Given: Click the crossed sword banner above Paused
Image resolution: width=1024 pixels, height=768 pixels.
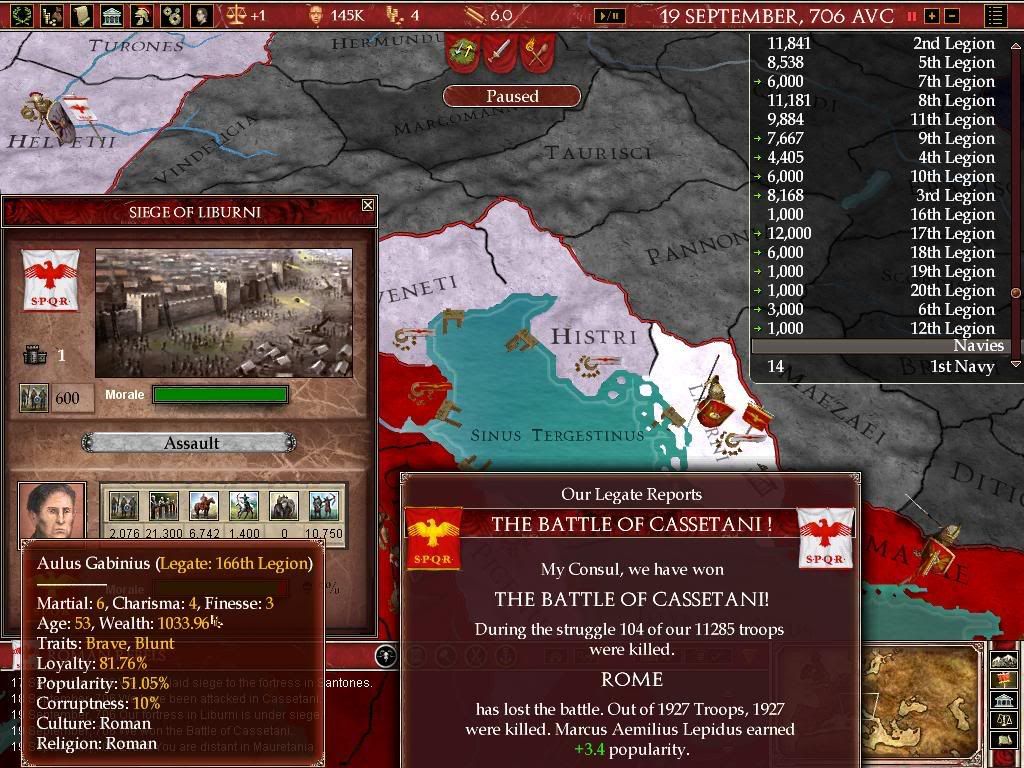Looking at the screenshot, I should pyautogui.click(x=499, y=51).
